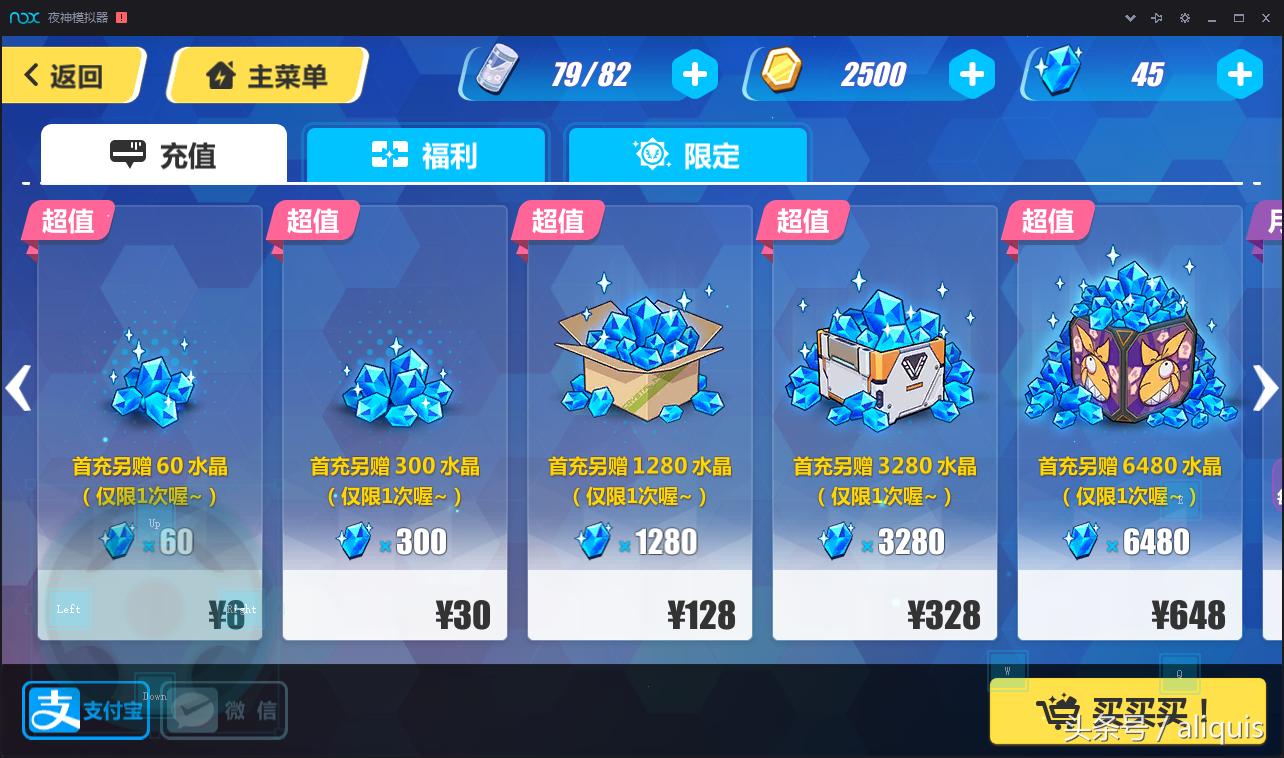Go back left in the package carousel
Viewport: 1284px width, 758px height.
pos(18,388)
